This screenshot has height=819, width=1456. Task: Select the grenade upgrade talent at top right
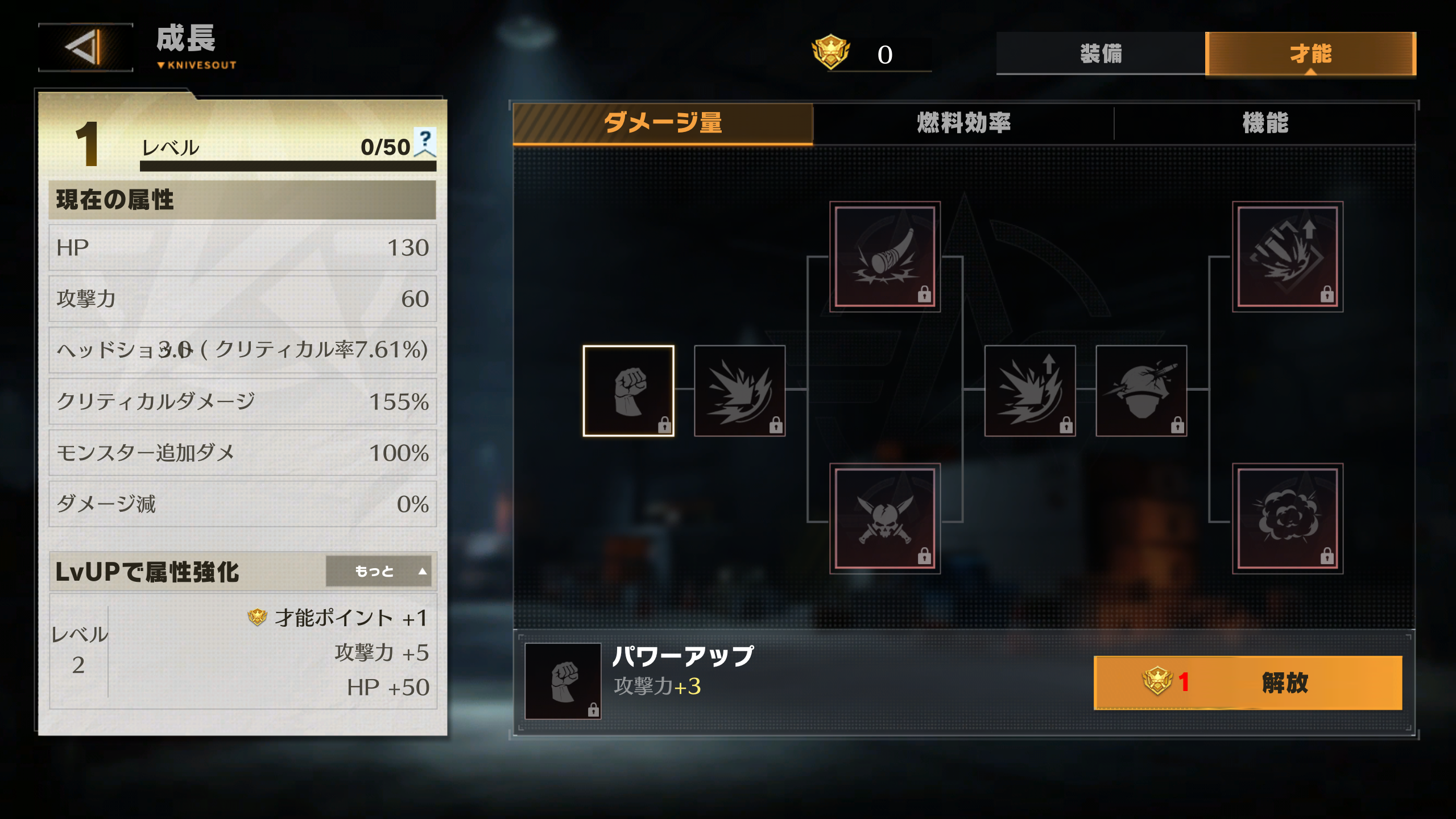click(x=1288, y=256)
